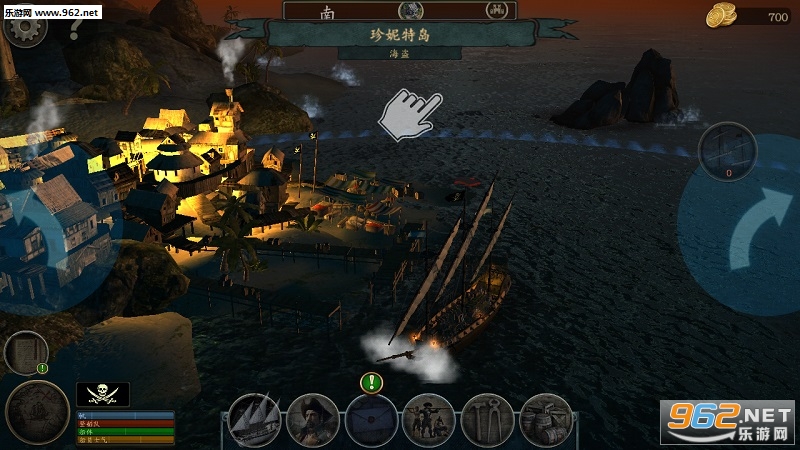Click the pirate skull flag
The width and height of the screenshot is (800, 450).
click(103, 394)
